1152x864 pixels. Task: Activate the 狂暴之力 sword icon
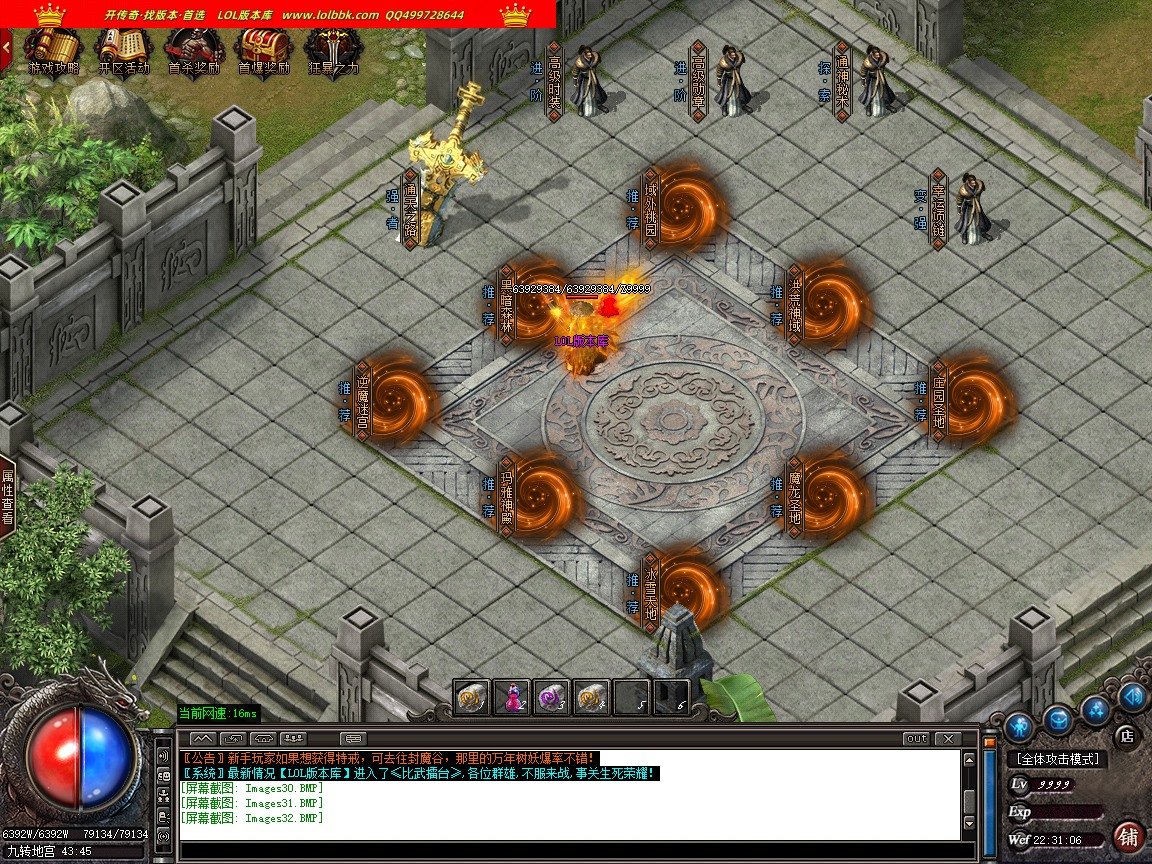click(333, 50)
